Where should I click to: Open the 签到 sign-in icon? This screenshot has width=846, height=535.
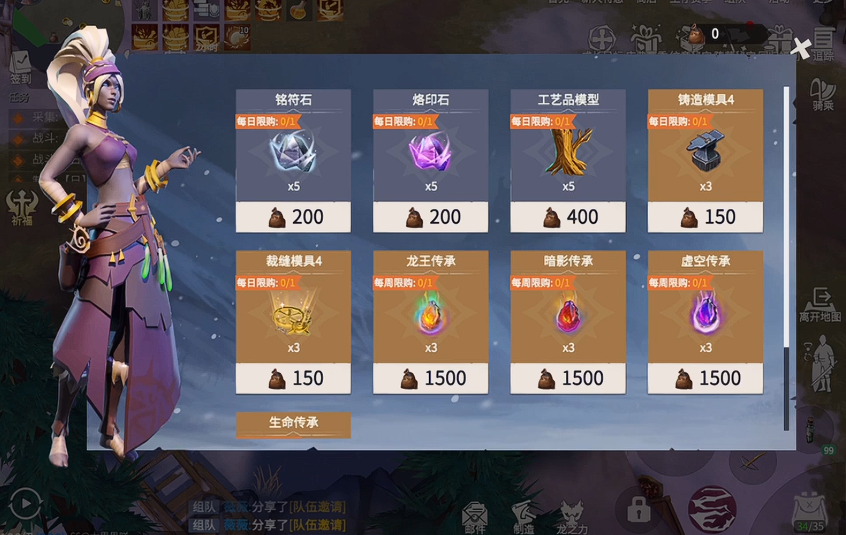(20, 67)
